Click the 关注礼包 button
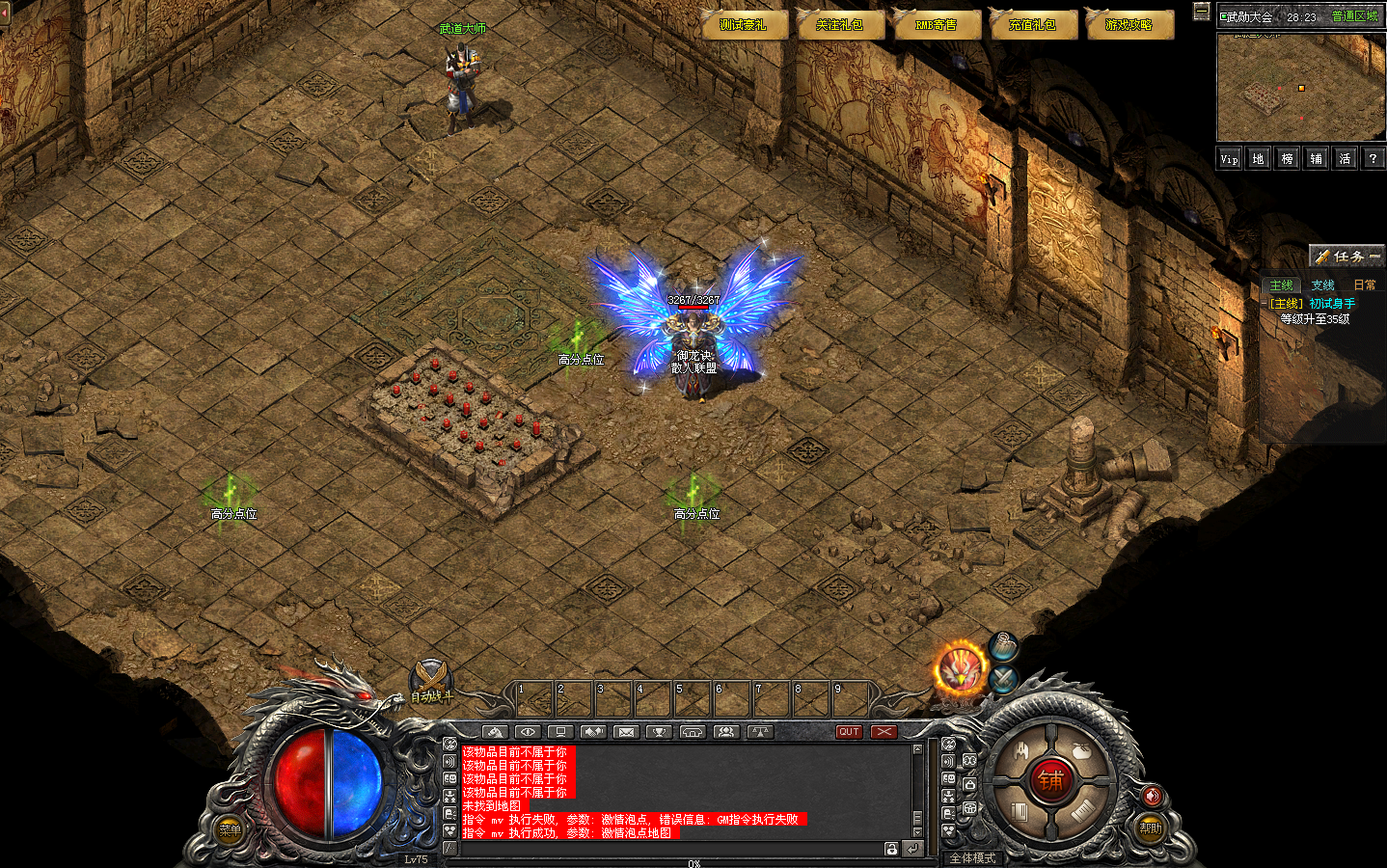The height and width of the screenshot is (868, 1387). click(x=839, y=25)
